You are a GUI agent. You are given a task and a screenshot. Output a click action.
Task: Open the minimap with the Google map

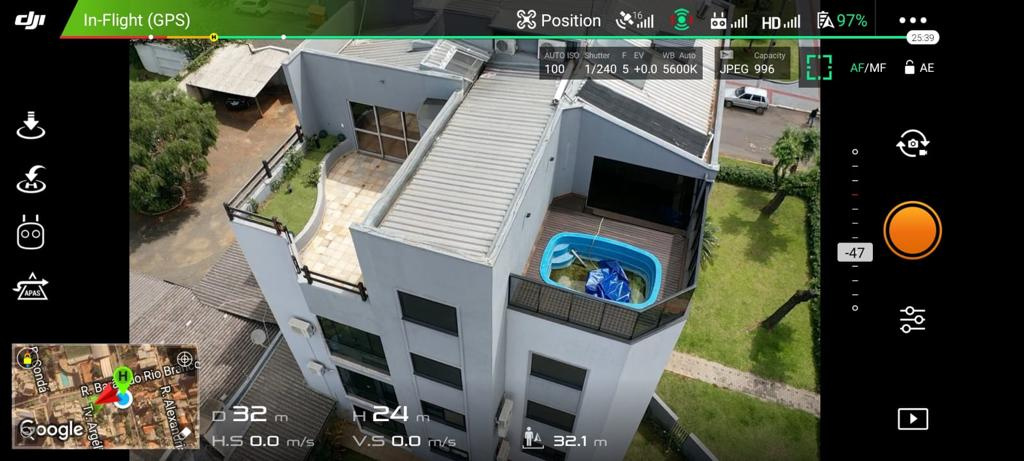(105, 396)
